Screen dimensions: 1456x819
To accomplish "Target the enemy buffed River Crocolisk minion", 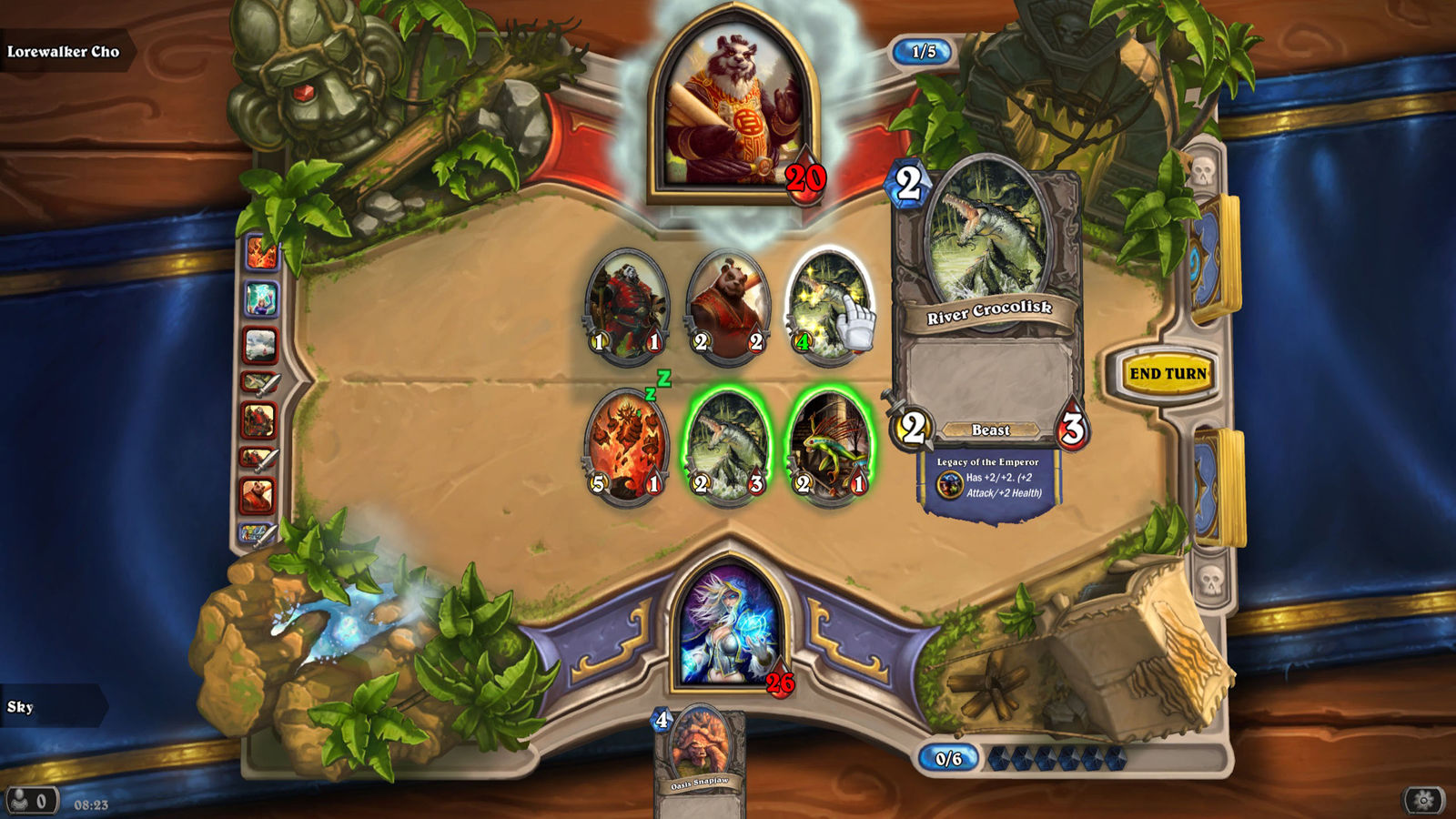I will tap(826, 307).
